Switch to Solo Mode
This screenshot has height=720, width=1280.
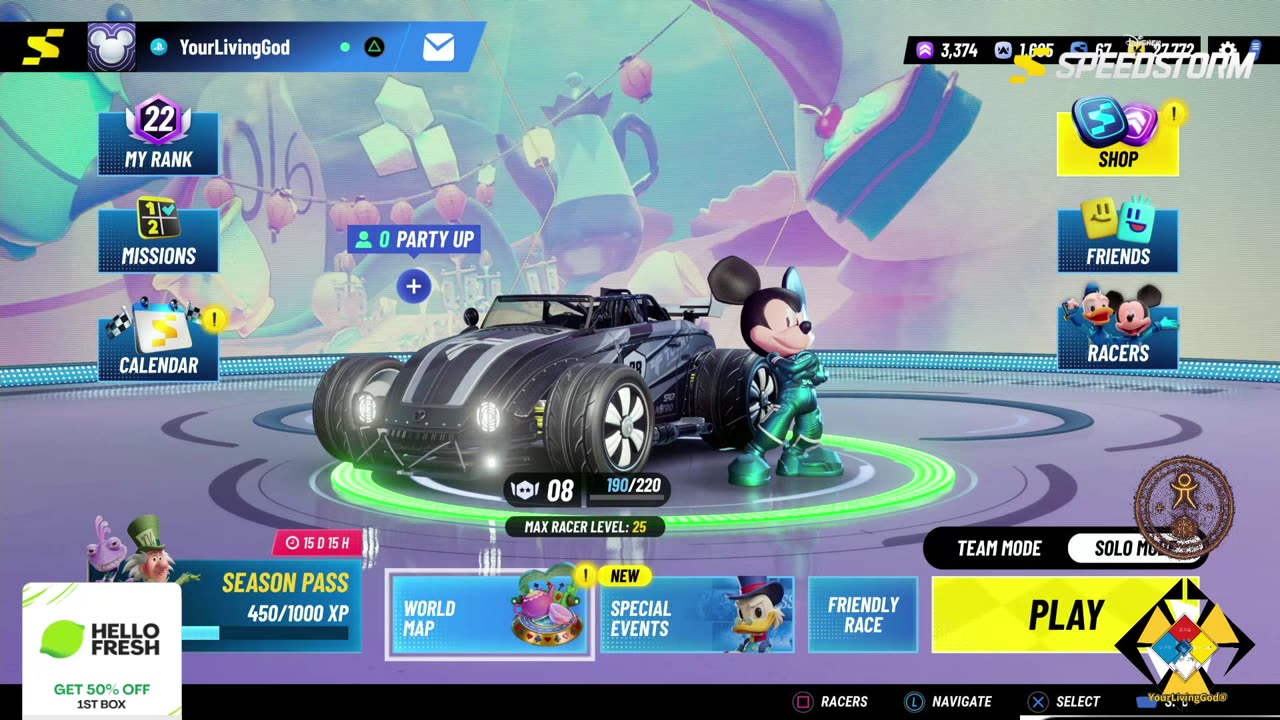1127,548
